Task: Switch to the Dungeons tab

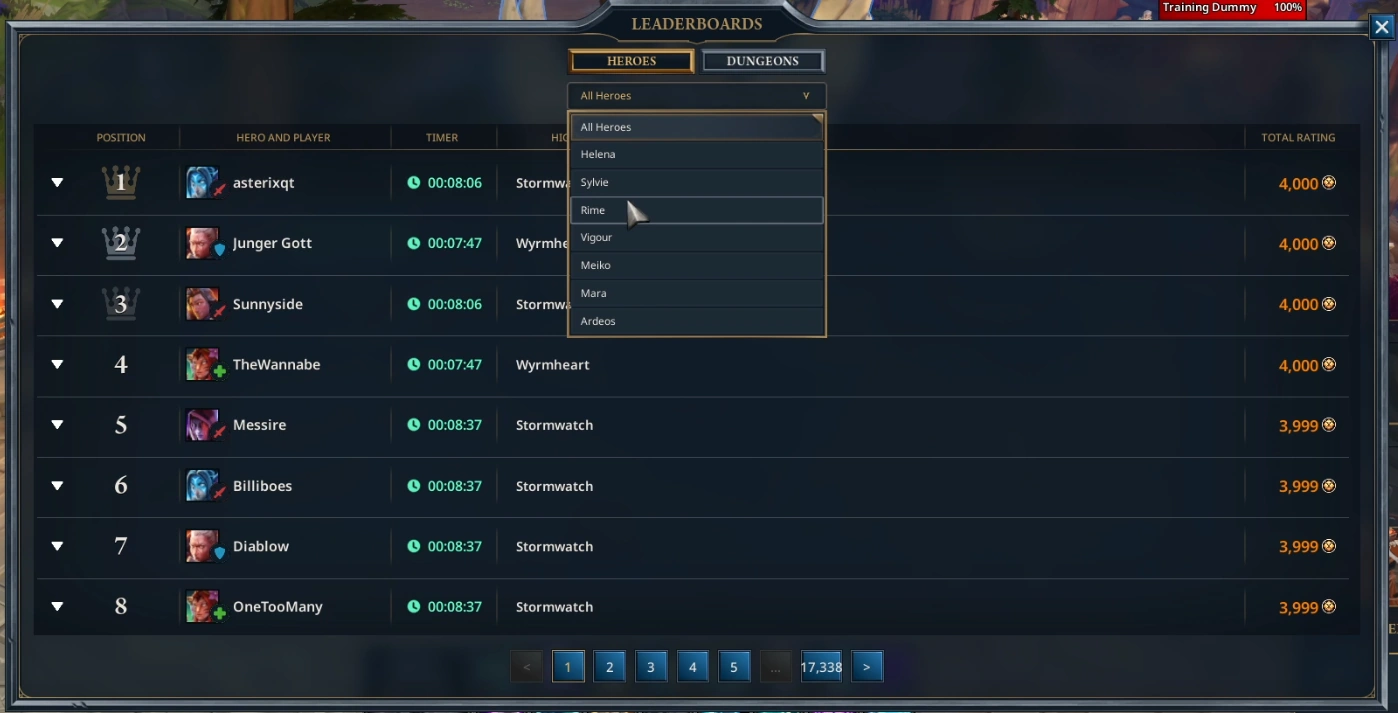Action: (x=762, y=61)
